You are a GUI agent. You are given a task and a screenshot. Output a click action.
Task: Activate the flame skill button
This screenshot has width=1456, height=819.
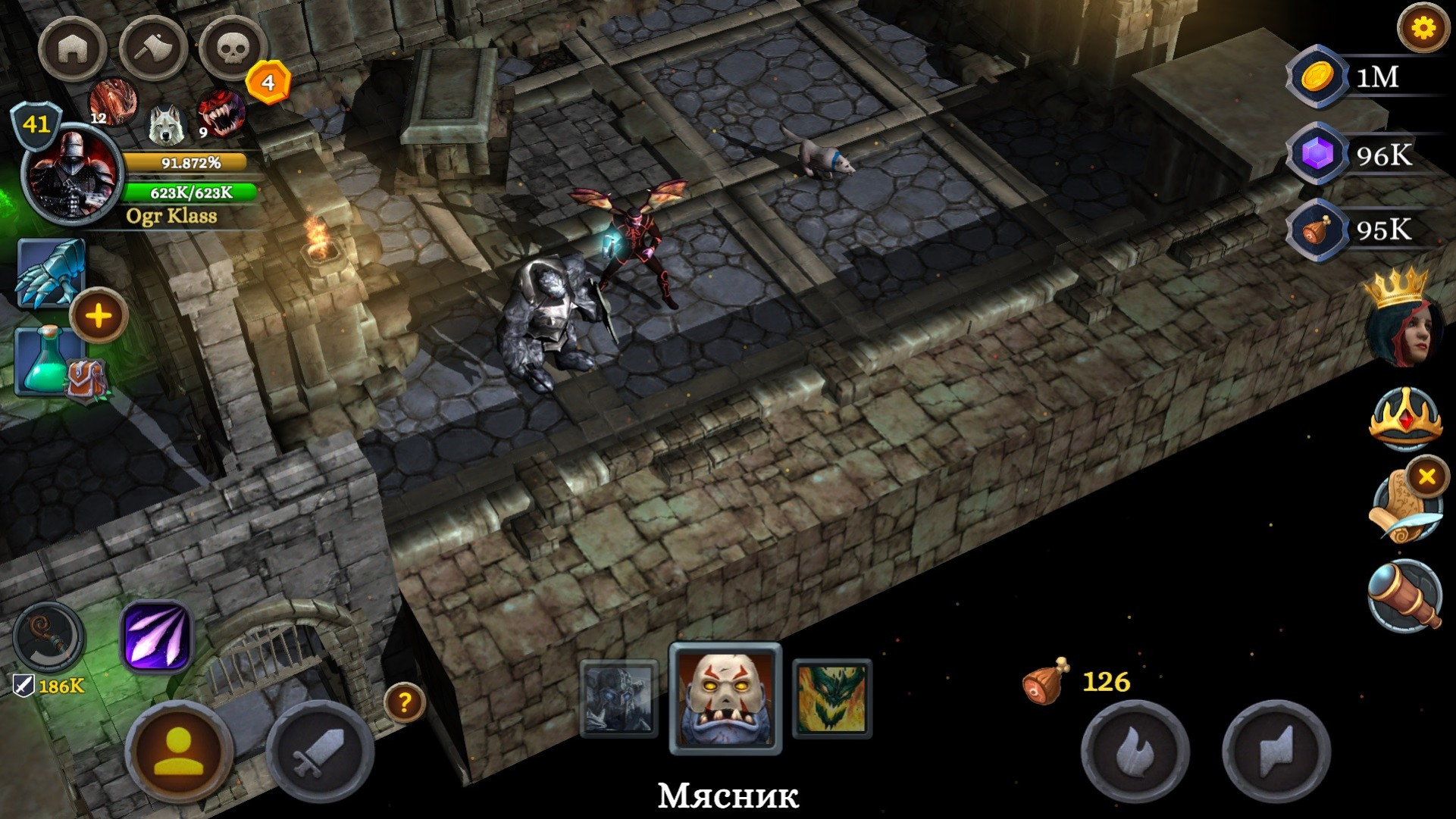(x=1134, y=752)
